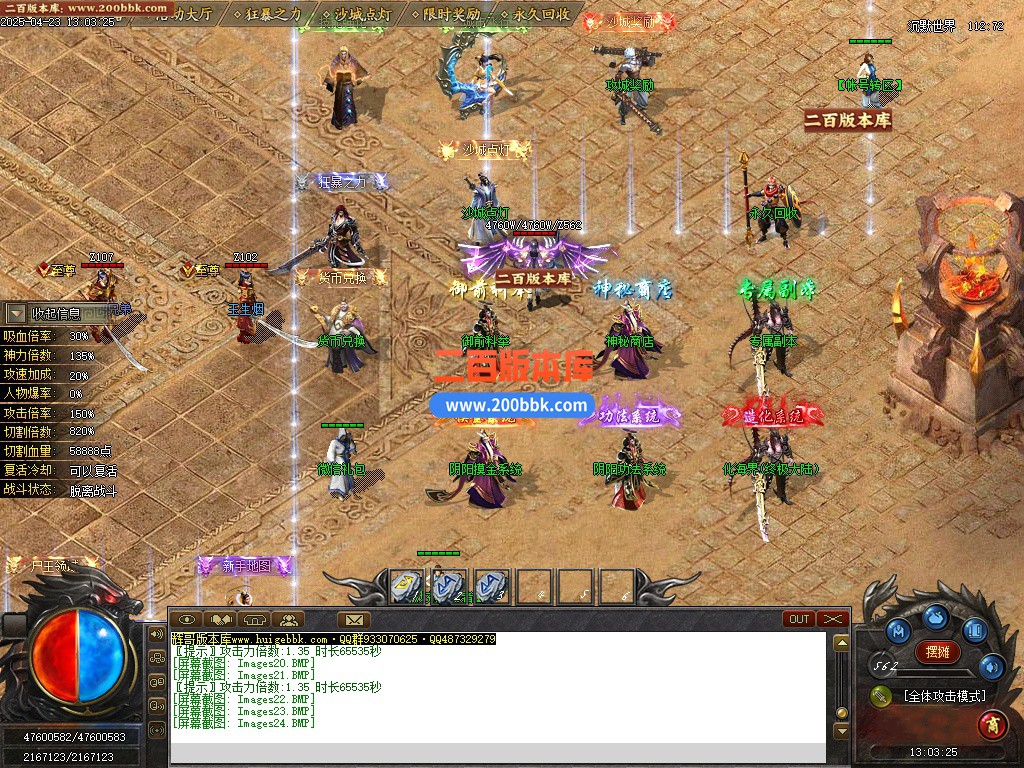This screenshot has height=768, width=1024.
Task: Open the blue book icon button
Action: tap(975, 631)
